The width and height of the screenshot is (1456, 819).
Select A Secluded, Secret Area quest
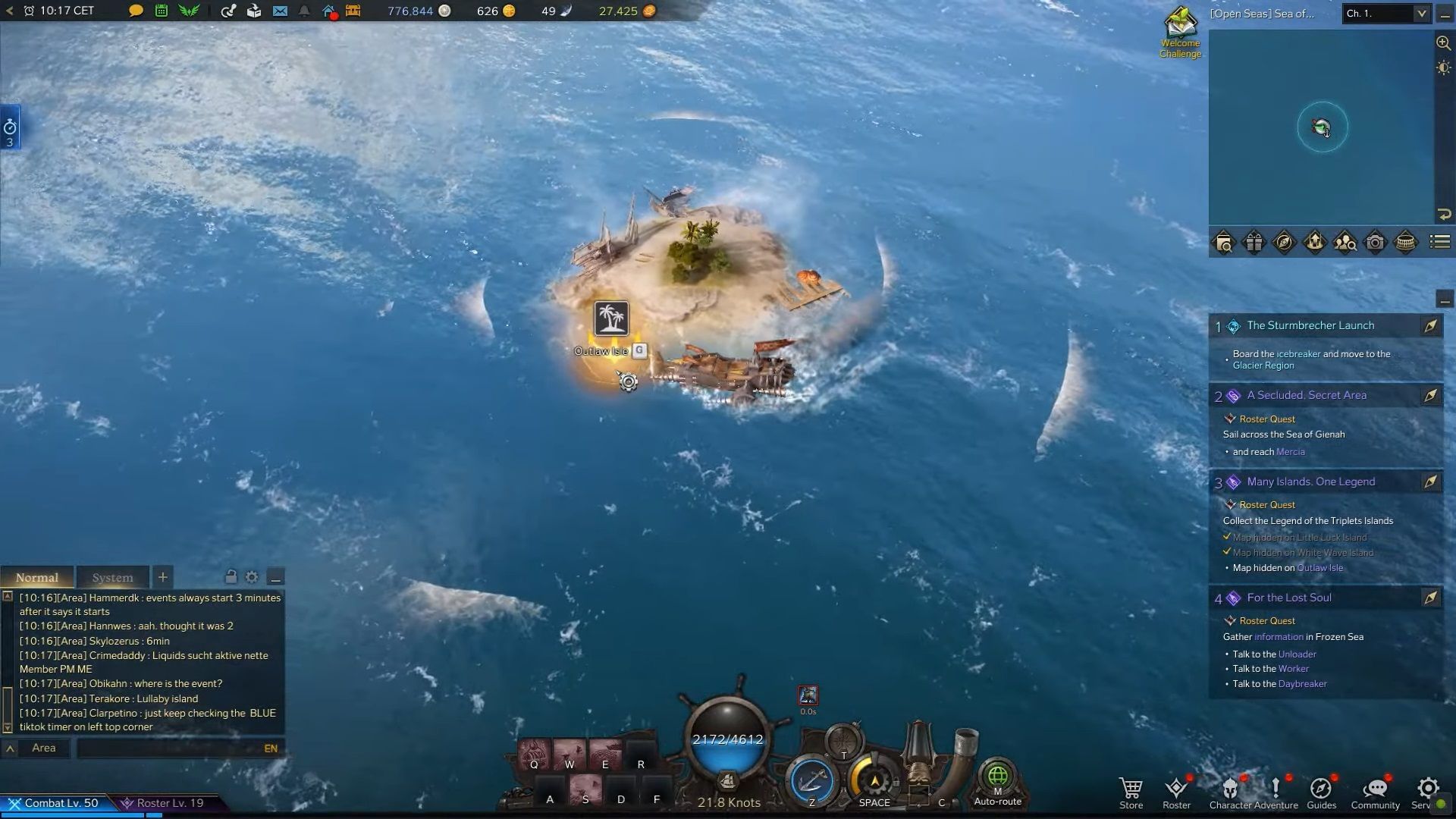[x=1307, y=395]
